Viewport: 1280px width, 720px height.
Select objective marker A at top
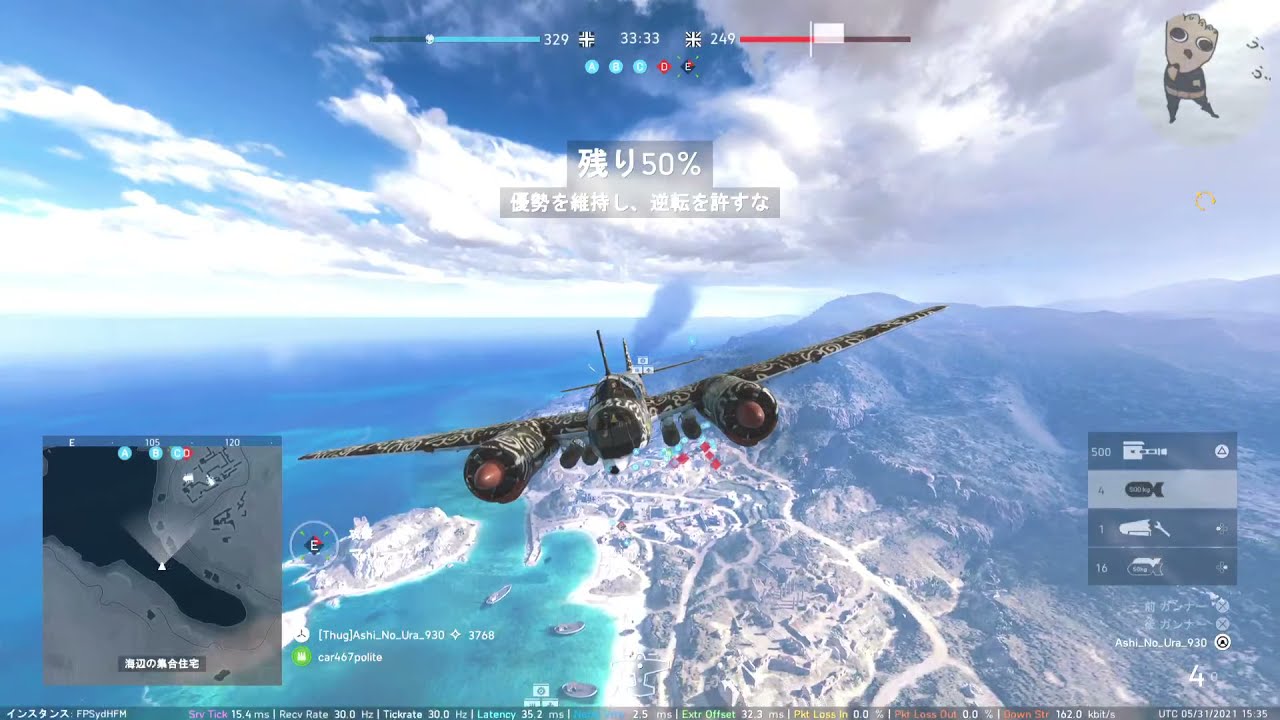tap(592, 66)
